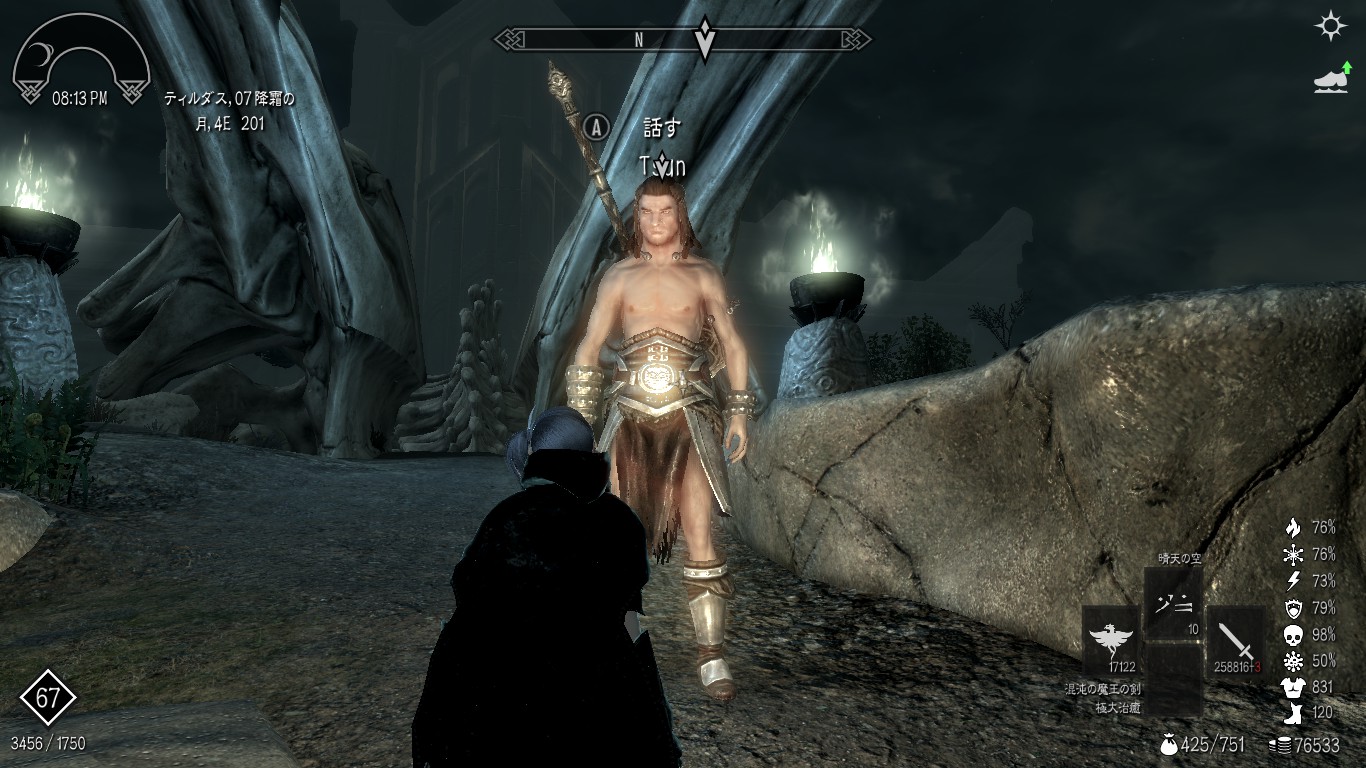Click the frost resistance snowflake icon

[x=1293, y=554]
